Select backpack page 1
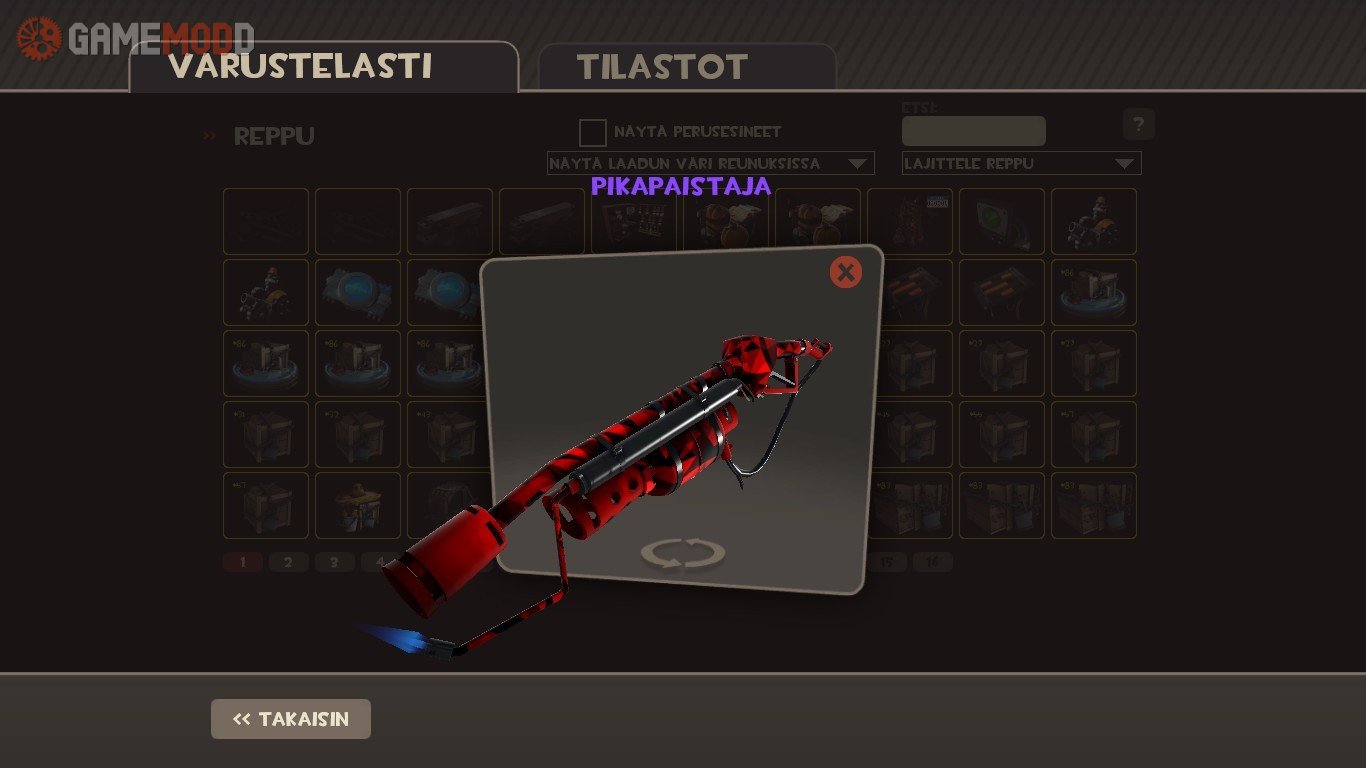Viewport: 1366px width, 768px height. coord(243,562)
